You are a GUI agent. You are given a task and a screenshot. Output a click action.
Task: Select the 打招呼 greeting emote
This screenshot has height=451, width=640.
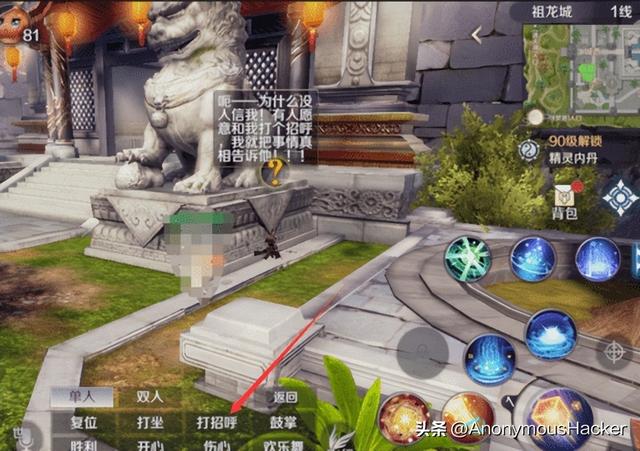pos(217,421)
